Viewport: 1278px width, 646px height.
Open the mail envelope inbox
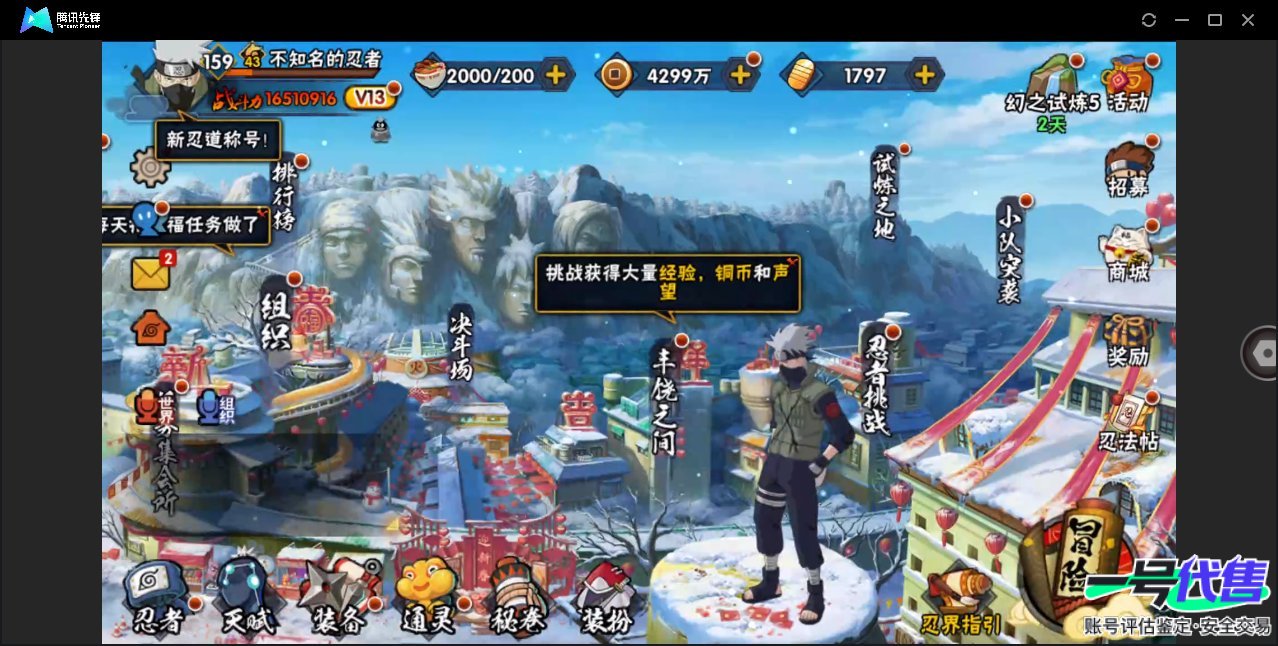[x=151, y=273]
